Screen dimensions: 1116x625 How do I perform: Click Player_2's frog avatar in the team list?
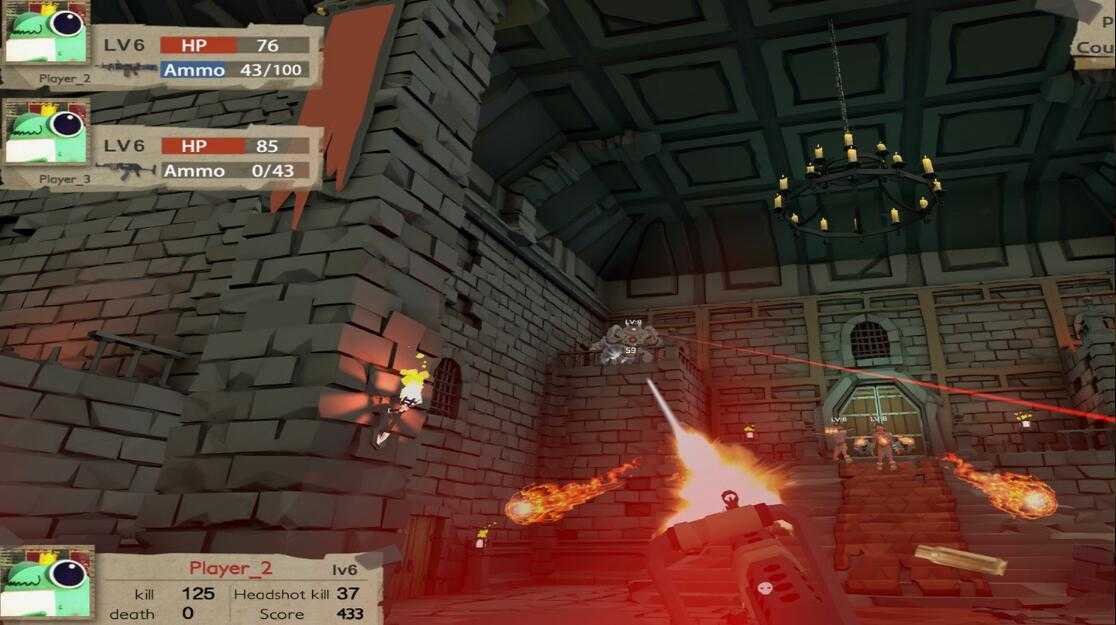pyautogui.click(x=46, y=33)
